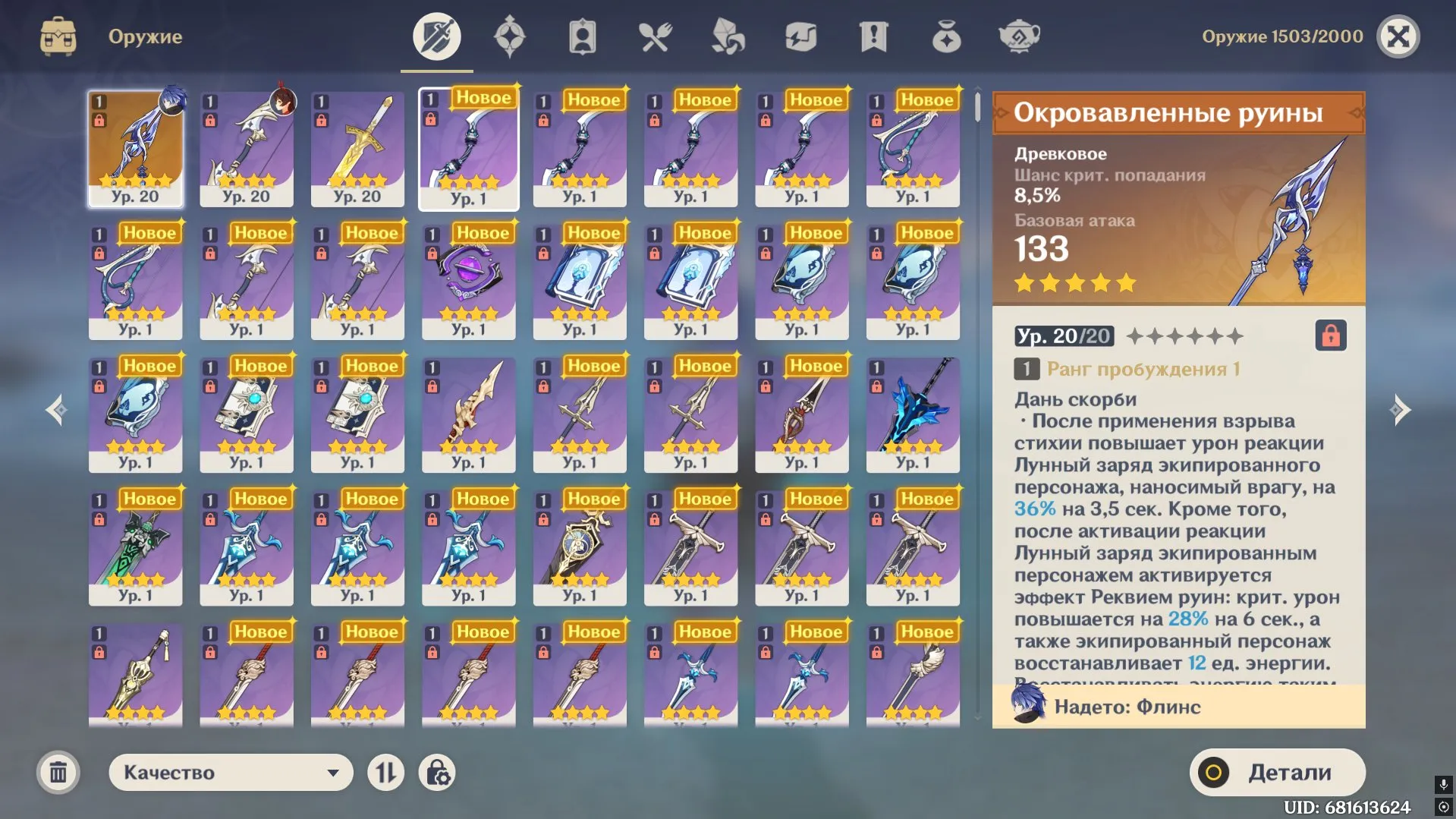The height and width of the screenshot is (819, 1456).
Task: Click the backpack icon in top-left corner
Action: click(x=57, y=36)
